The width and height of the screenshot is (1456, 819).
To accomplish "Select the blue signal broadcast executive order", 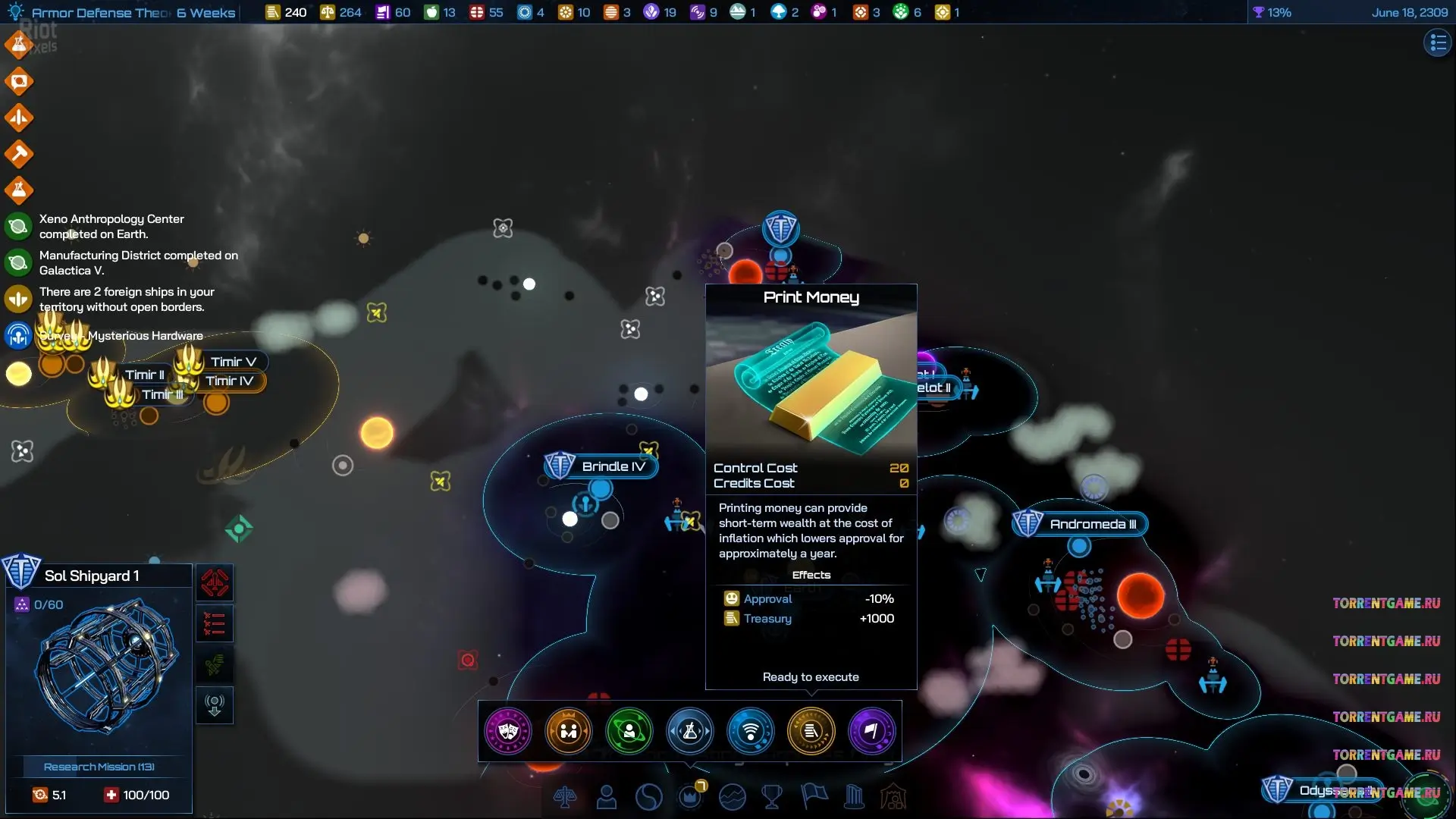I will coord(751,731).
